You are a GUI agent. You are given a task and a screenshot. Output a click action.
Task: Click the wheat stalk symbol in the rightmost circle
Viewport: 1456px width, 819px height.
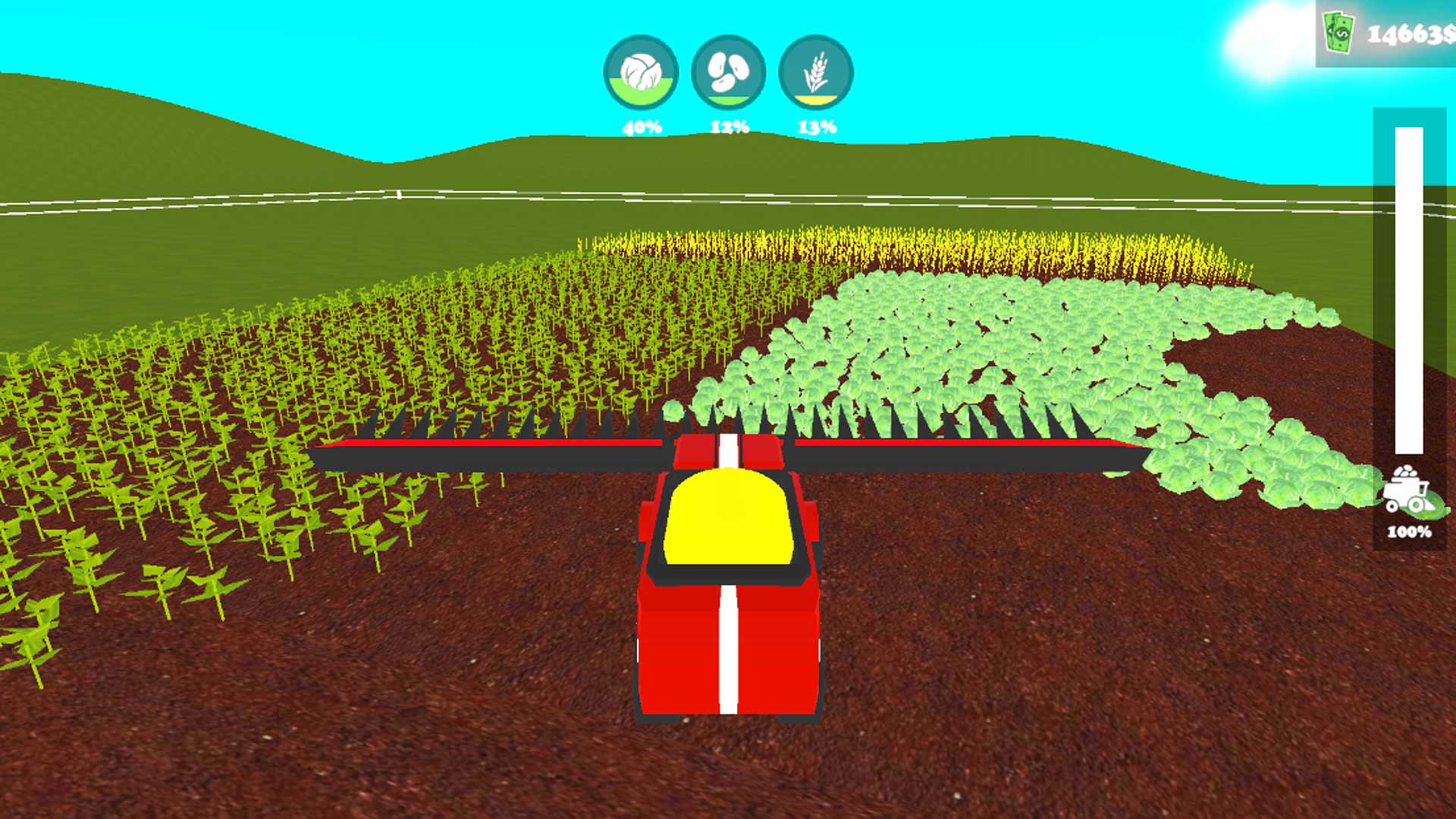point(814,71)
